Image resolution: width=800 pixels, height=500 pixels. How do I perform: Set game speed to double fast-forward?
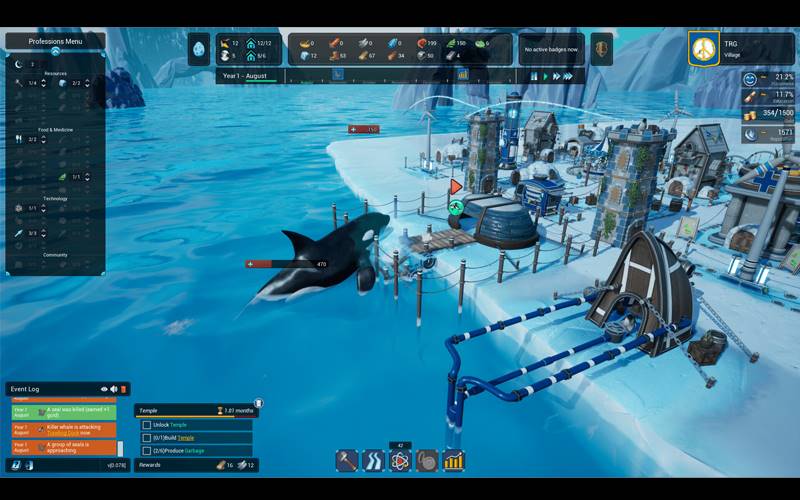click(x=556, y=76)
